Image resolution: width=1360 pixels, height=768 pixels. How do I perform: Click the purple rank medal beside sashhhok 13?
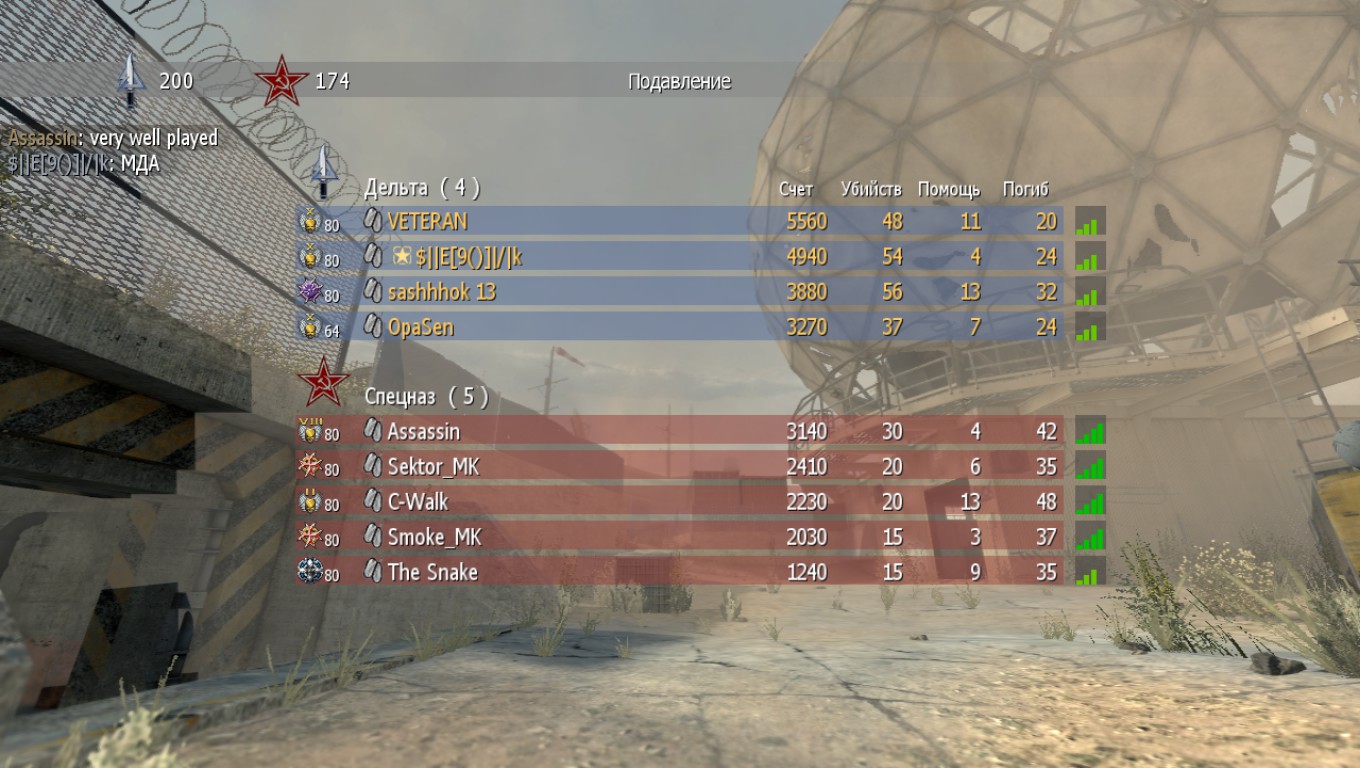pyautogui.click(x=309, y=292)
